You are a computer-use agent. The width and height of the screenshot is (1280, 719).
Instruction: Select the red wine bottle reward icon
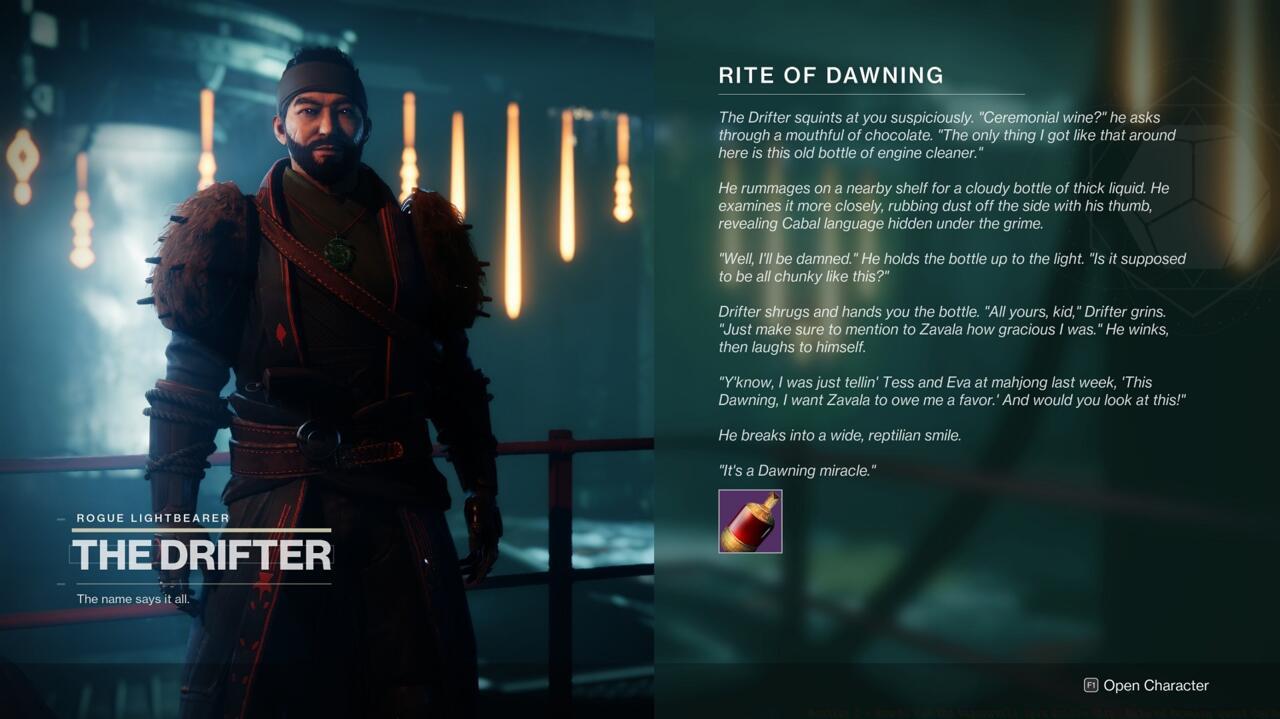(x=750, y=521)
